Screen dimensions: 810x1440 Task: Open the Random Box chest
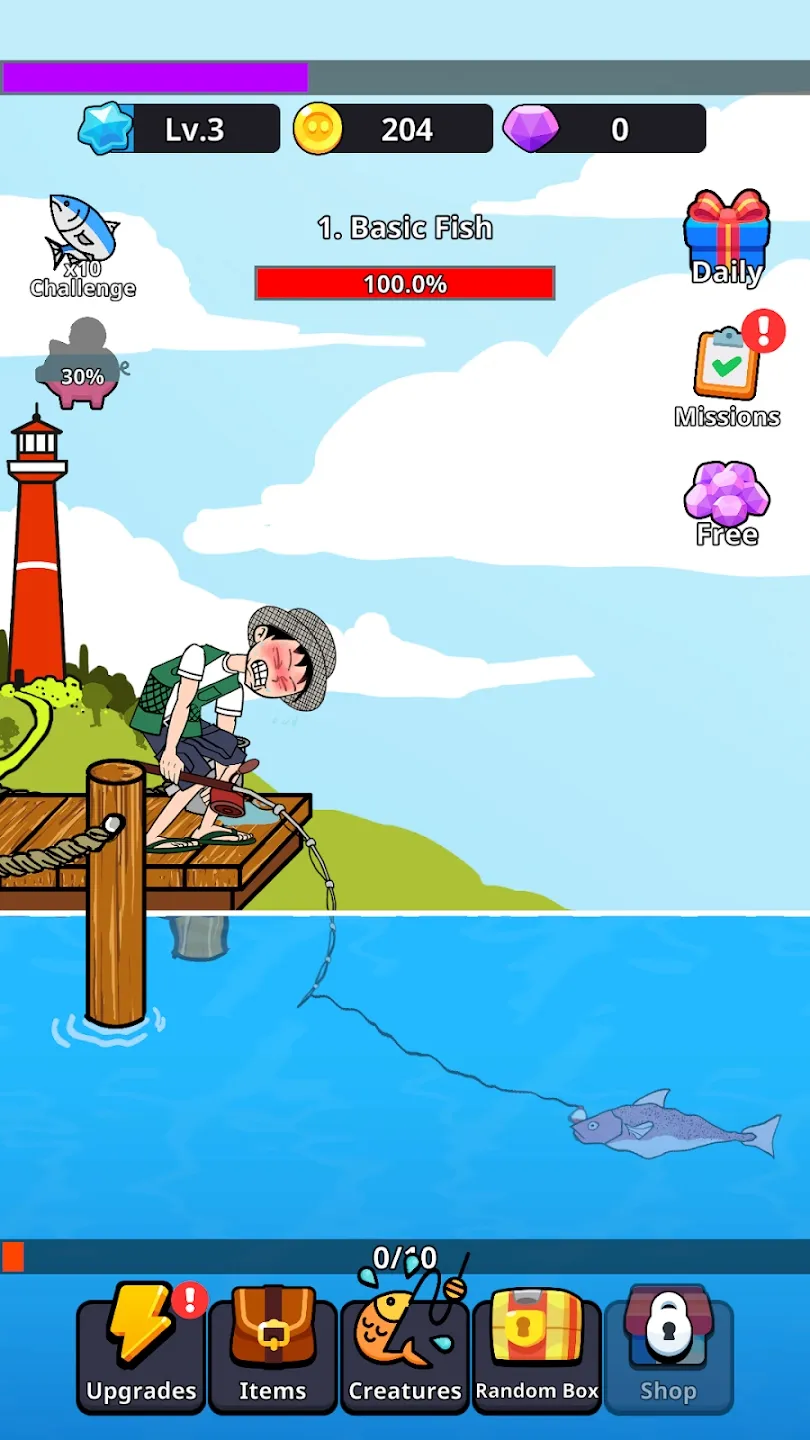537,1352
